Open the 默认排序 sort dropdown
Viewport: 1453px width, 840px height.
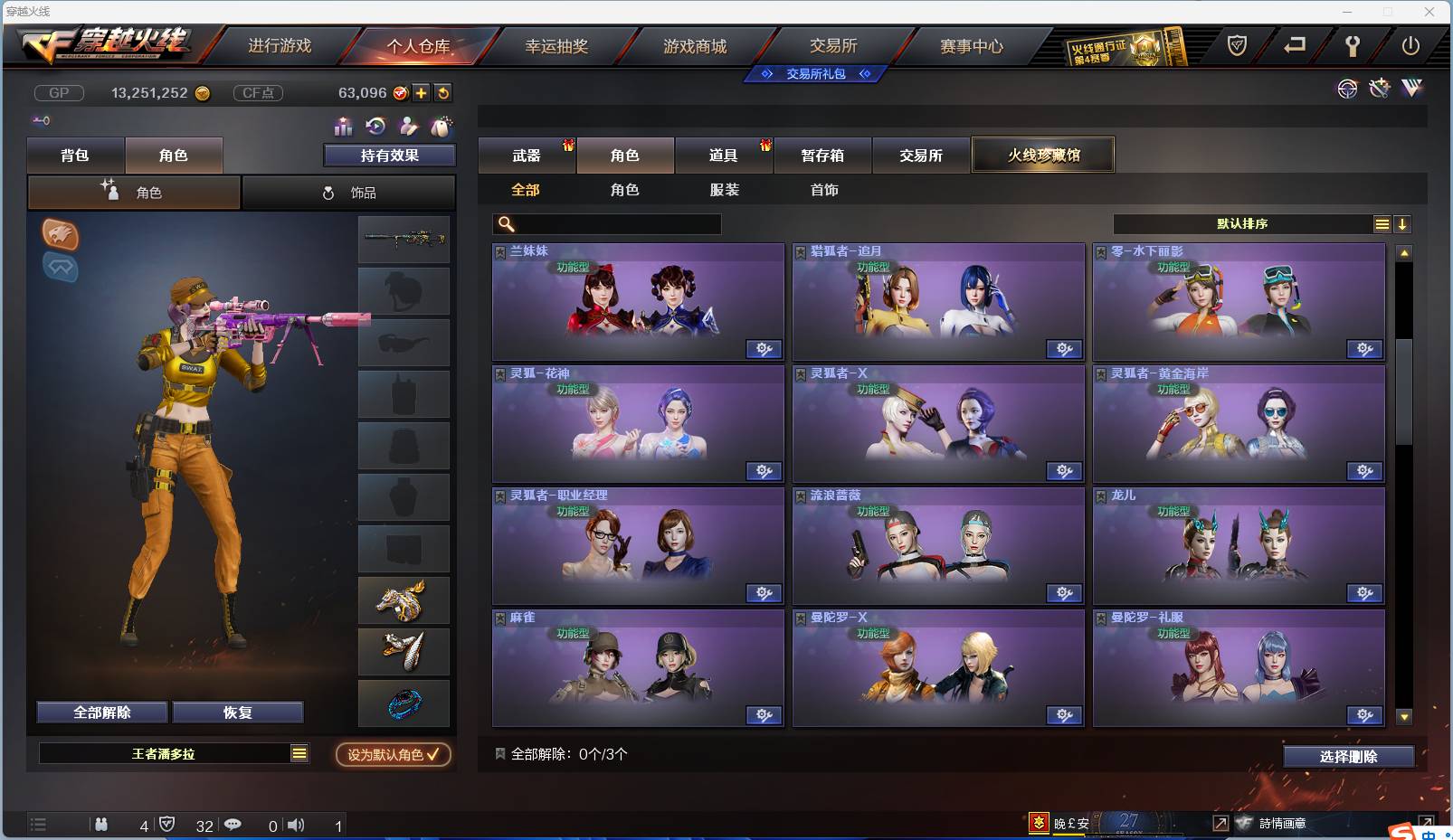pos(1244,223)
